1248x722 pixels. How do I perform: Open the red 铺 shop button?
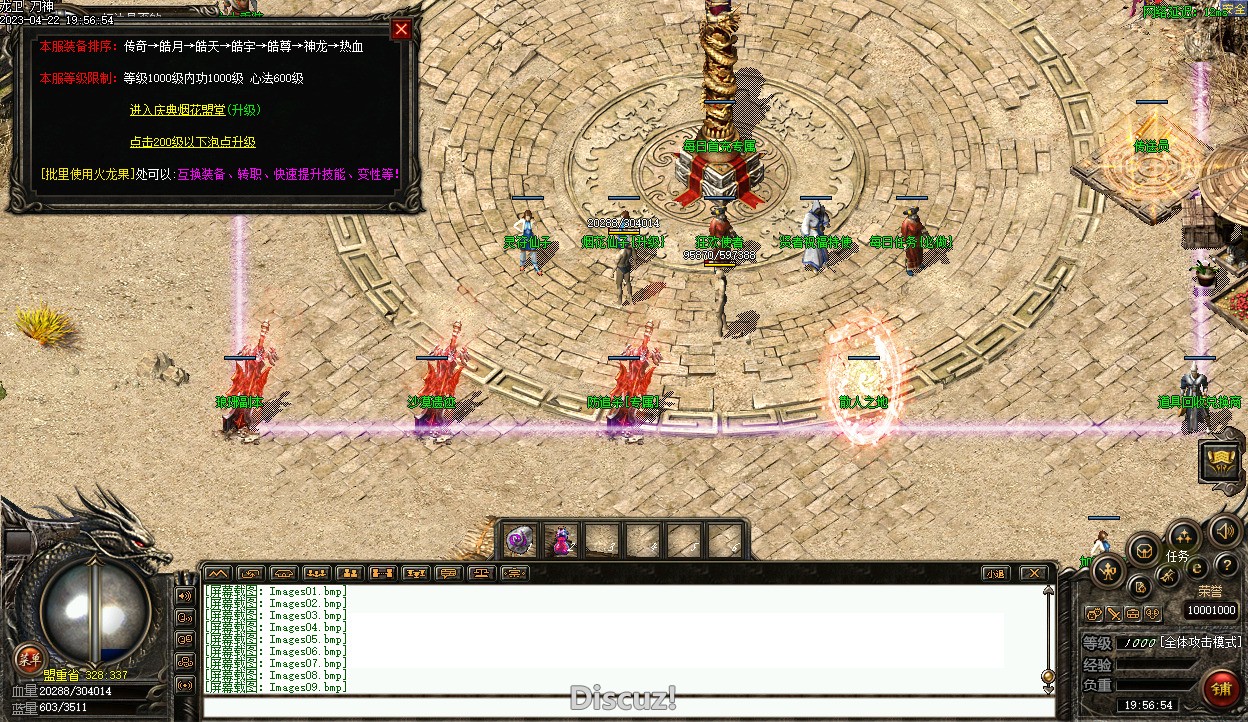(1221, 689)
